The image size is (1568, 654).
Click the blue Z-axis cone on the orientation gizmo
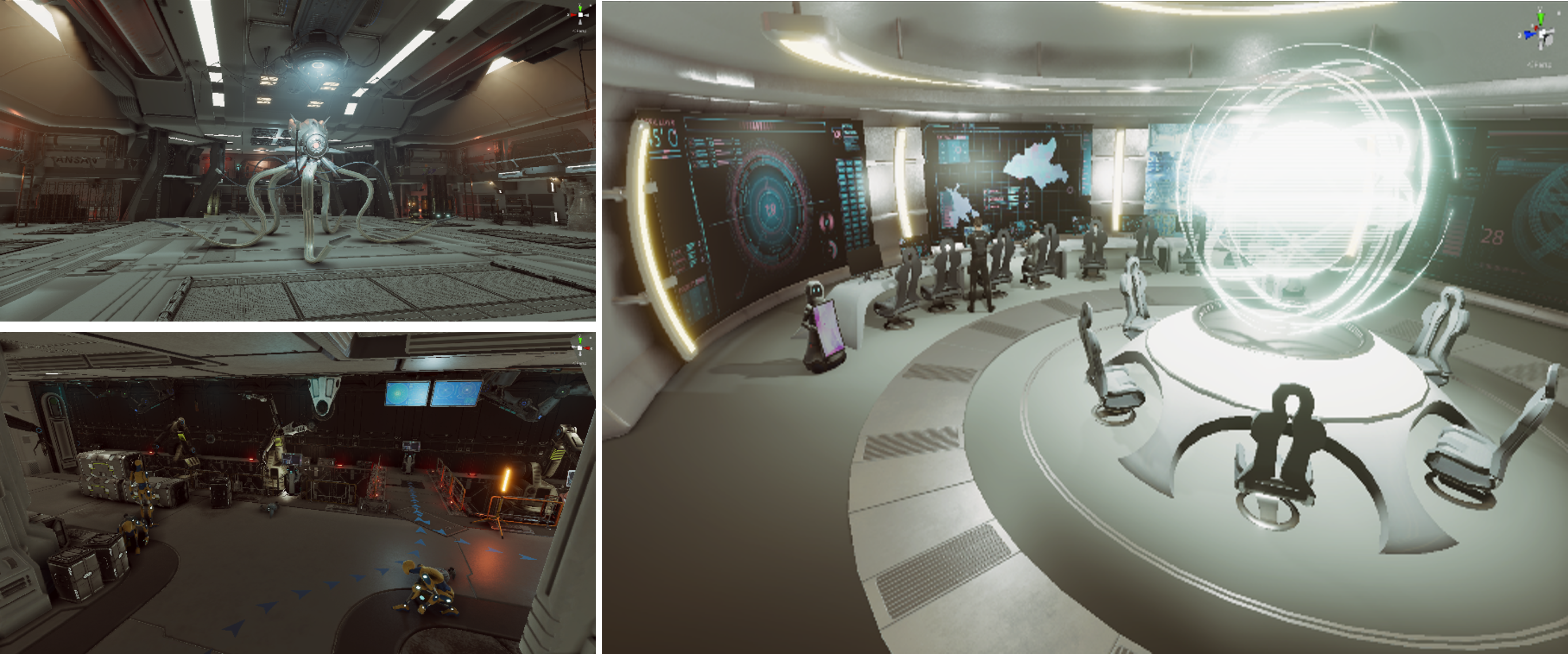1529,35
